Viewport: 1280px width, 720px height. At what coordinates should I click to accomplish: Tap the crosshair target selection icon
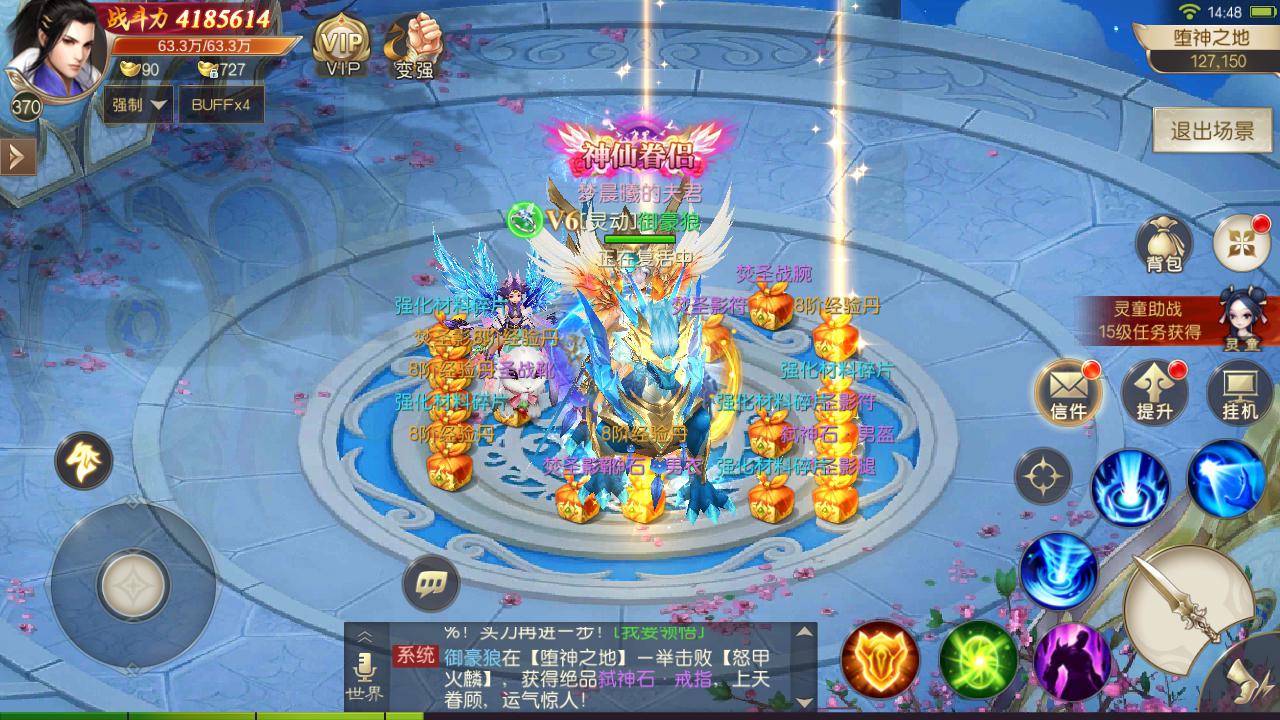point(1042,475)
